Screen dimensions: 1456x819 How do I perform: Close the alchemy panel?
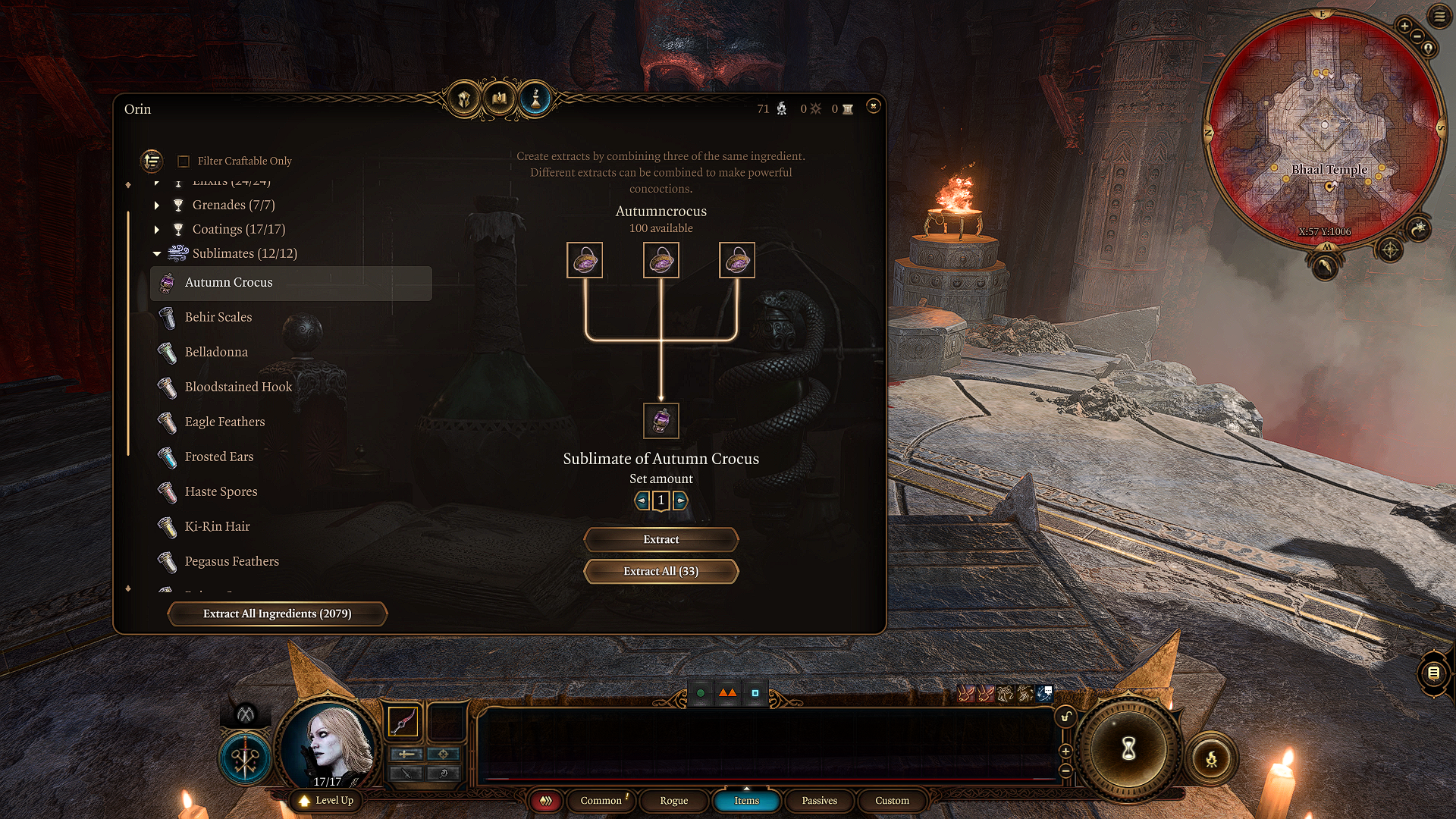point(873,106)
